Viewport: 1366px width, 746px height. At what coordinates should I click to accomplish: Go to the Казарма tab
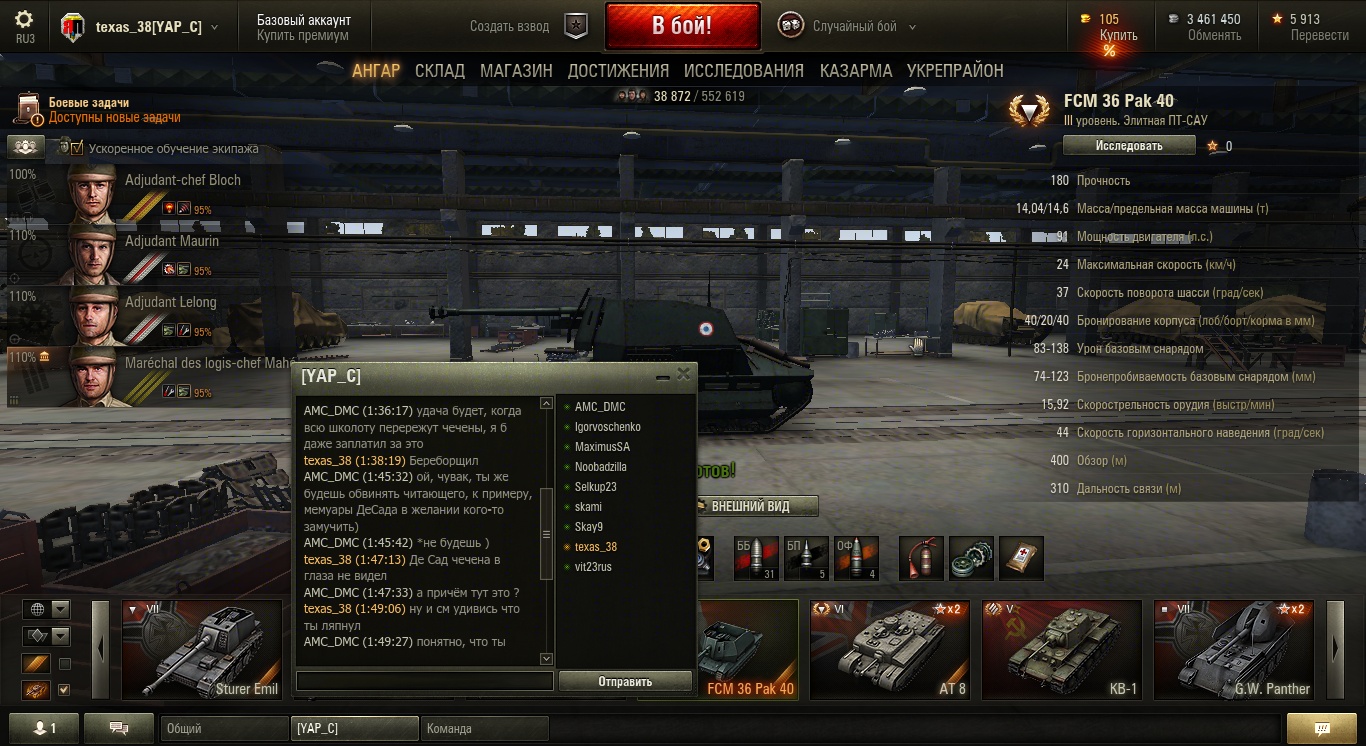(x=855, y=71)
